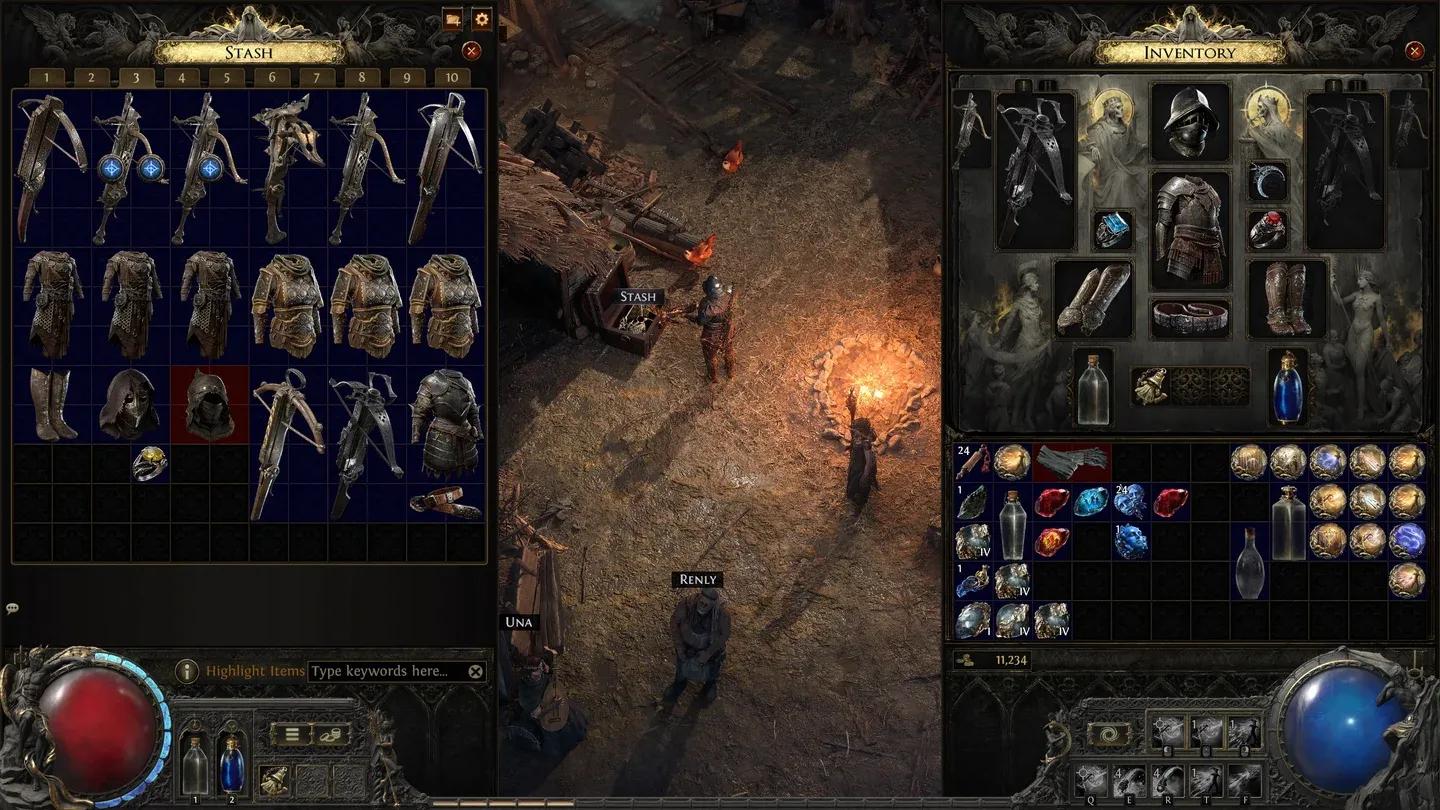1440x810 pixels.
Task: Click the Highlight Items search field
Action: (386, 671)
